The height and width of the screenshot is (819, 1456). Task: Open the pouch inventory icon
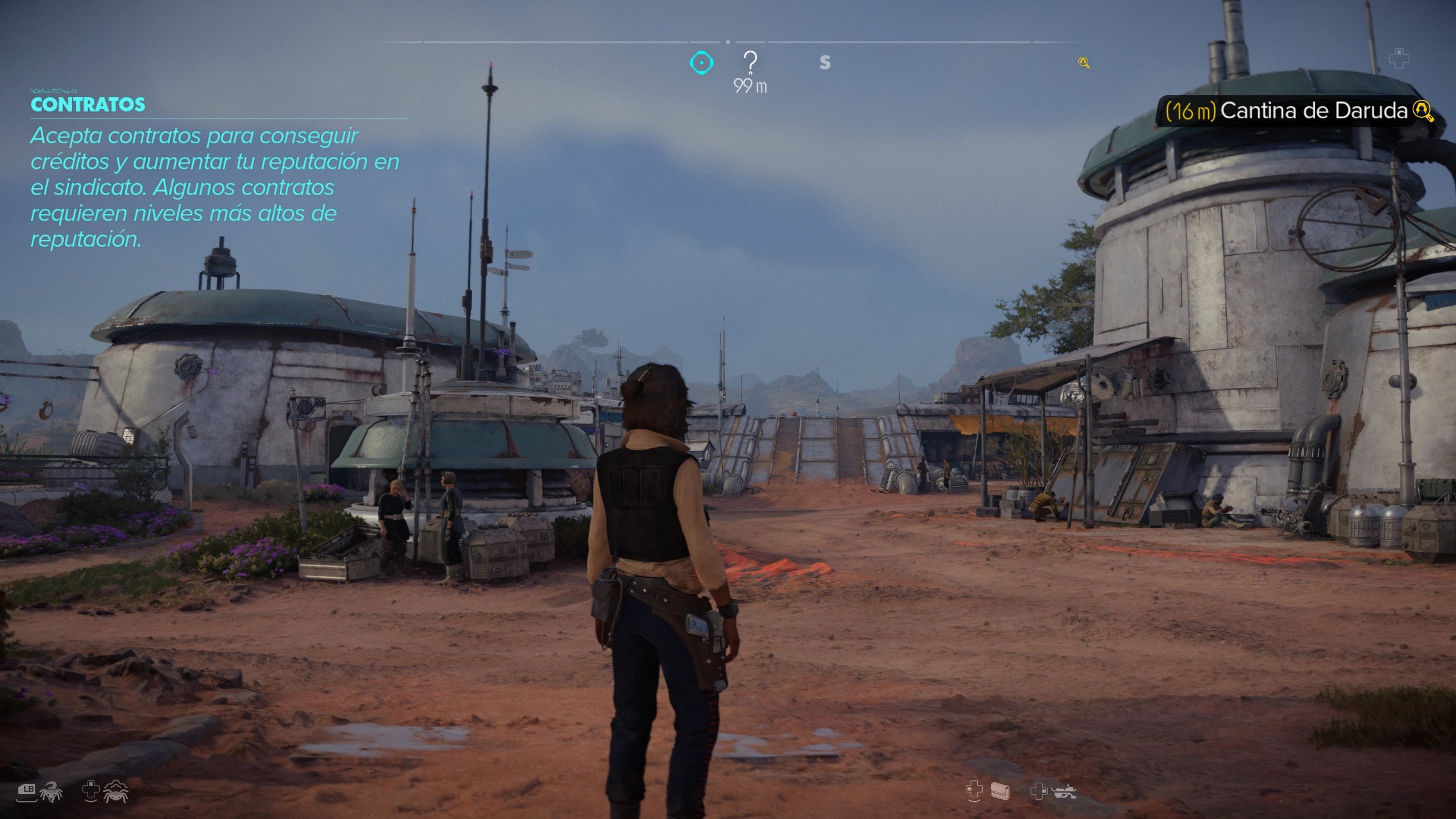pos(1000,791)
